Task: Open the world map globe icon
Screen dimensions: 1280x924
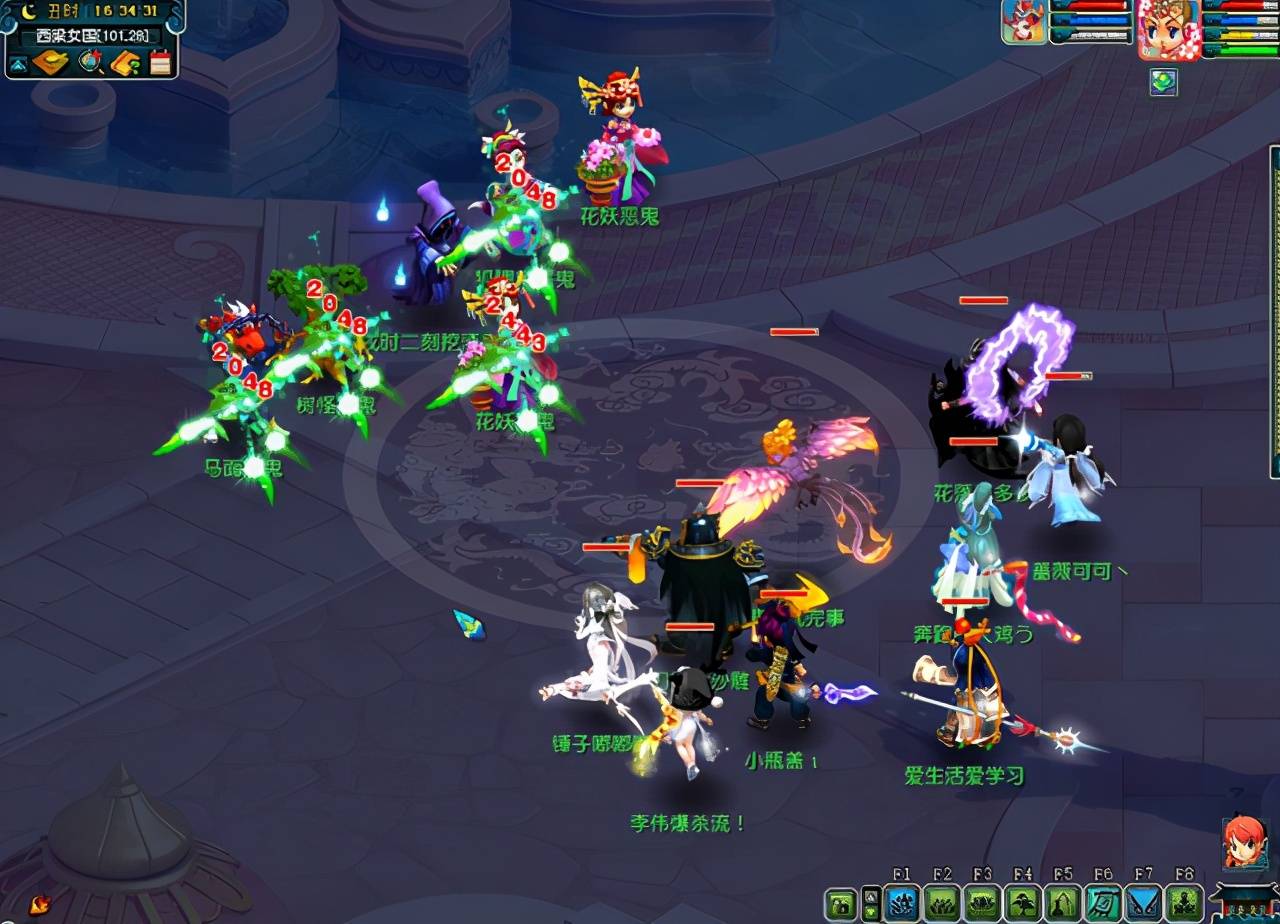Action: 91,63
